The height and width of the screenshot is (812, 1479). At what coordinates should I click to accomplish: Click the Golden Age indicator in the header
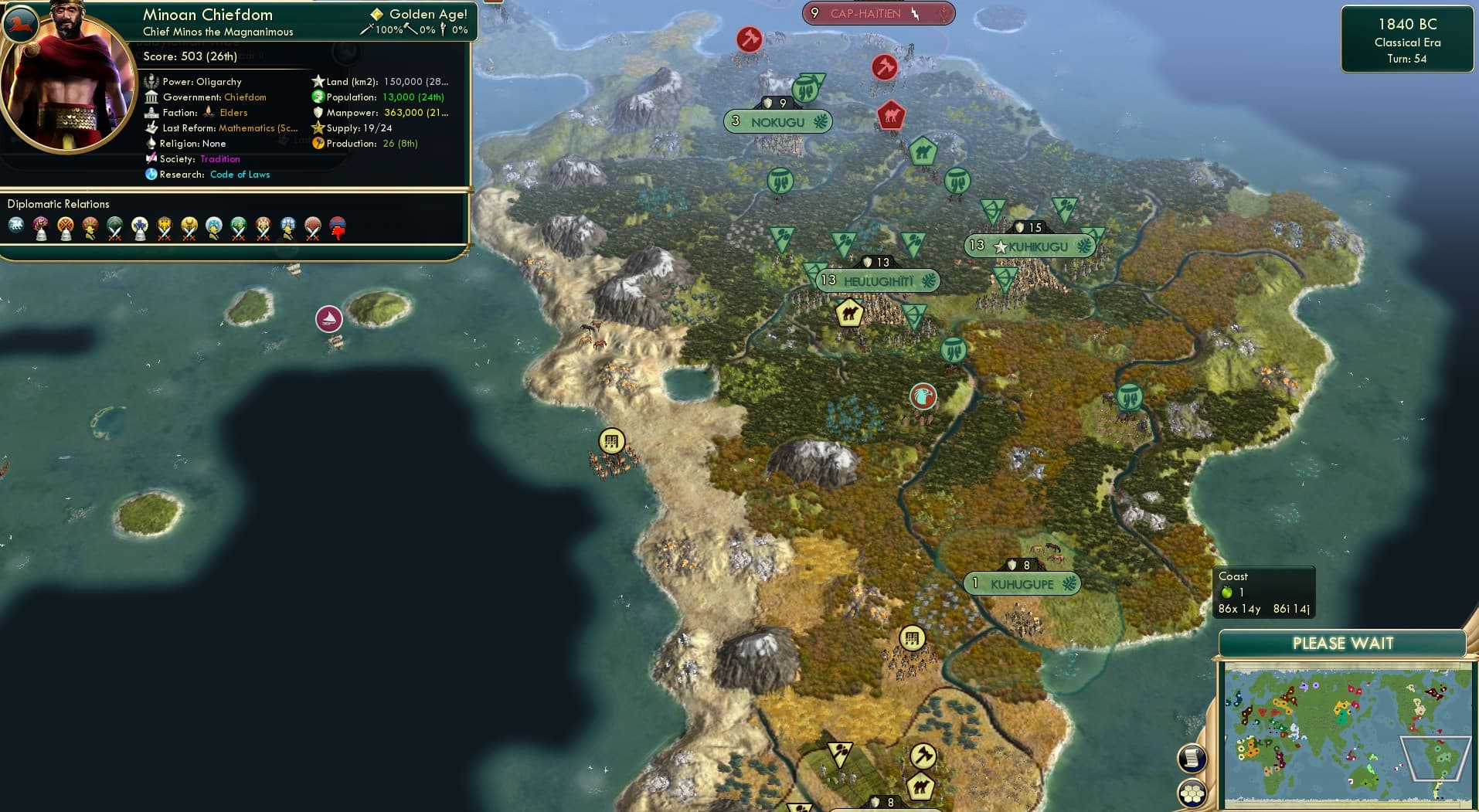[x=417, y=14]
